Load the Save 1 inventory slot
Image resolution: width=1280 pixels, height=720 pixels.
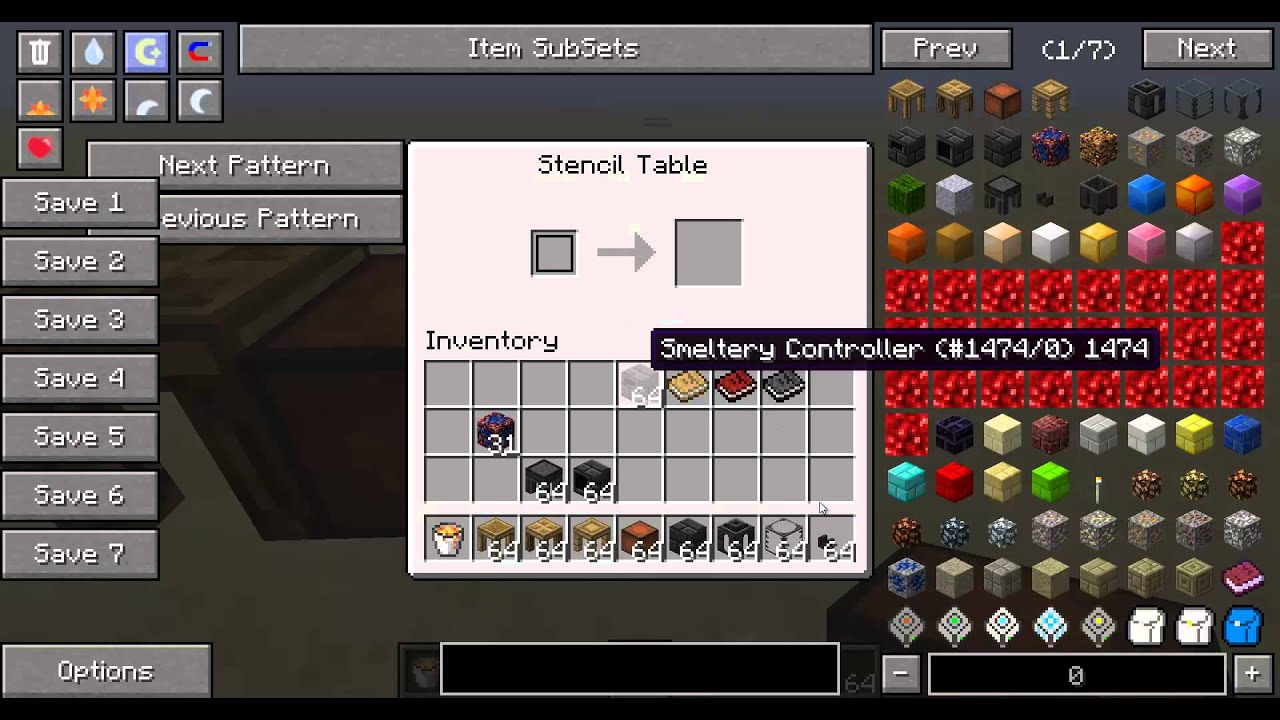(79, 203)
